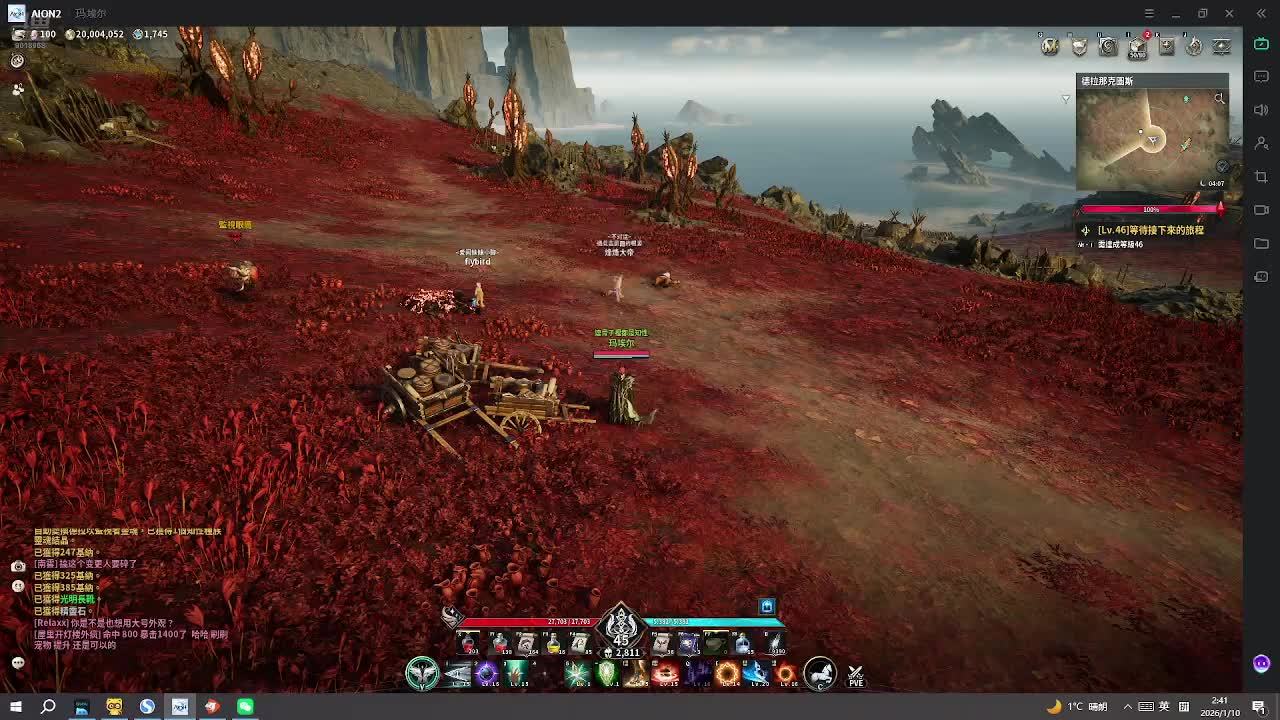Screen dimensions: 1280x720
Task: Activate the white horse mount icon
Action: point(819,674)
